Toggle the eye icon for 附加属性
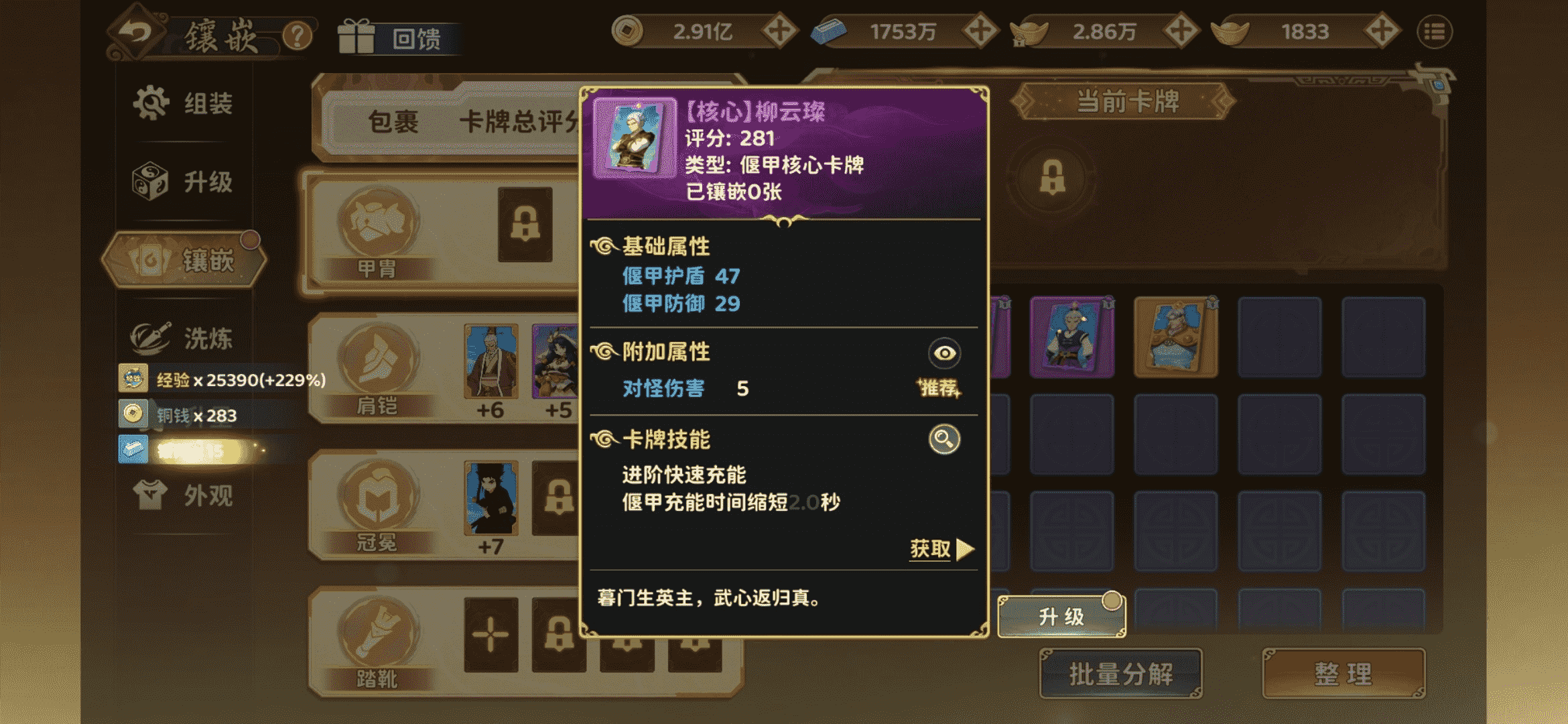Viewport: 1568px width, 724px height. click(944, 353)
